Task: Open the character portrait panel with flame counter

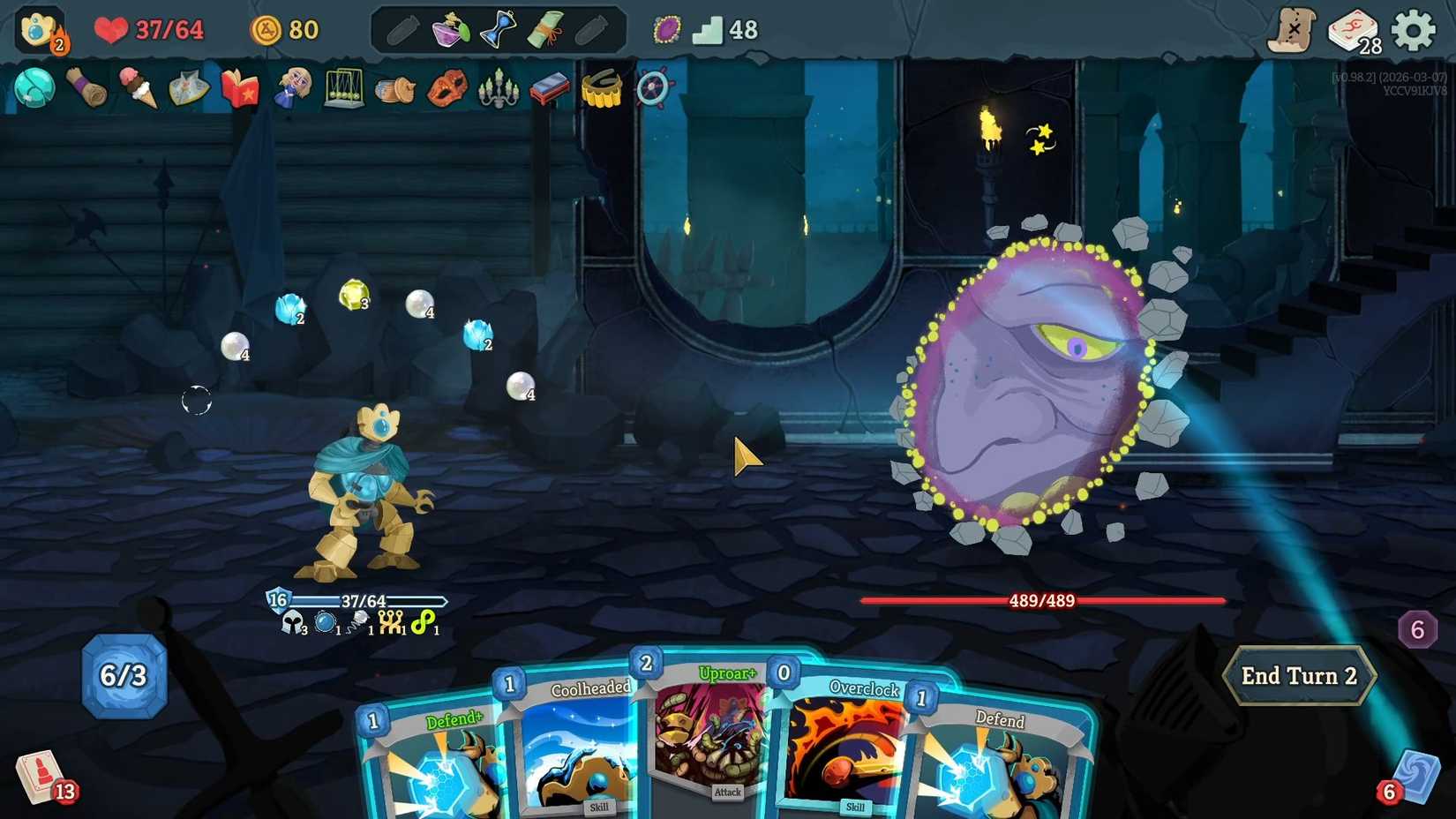Action: (x=35, y=26)
